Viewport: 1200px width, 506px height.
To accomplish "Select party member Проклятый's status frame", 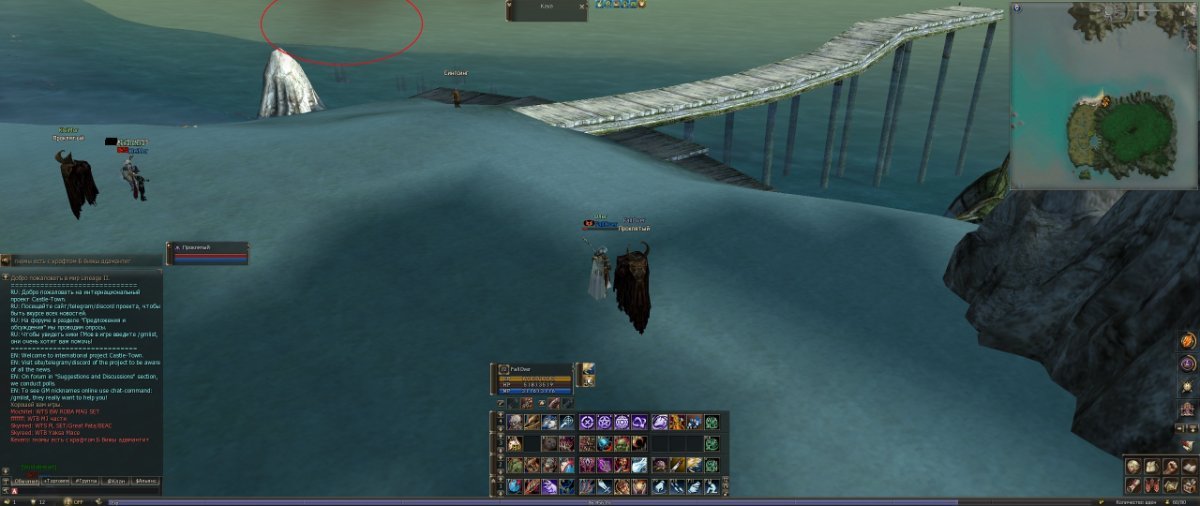I will [x=208, y=253].
